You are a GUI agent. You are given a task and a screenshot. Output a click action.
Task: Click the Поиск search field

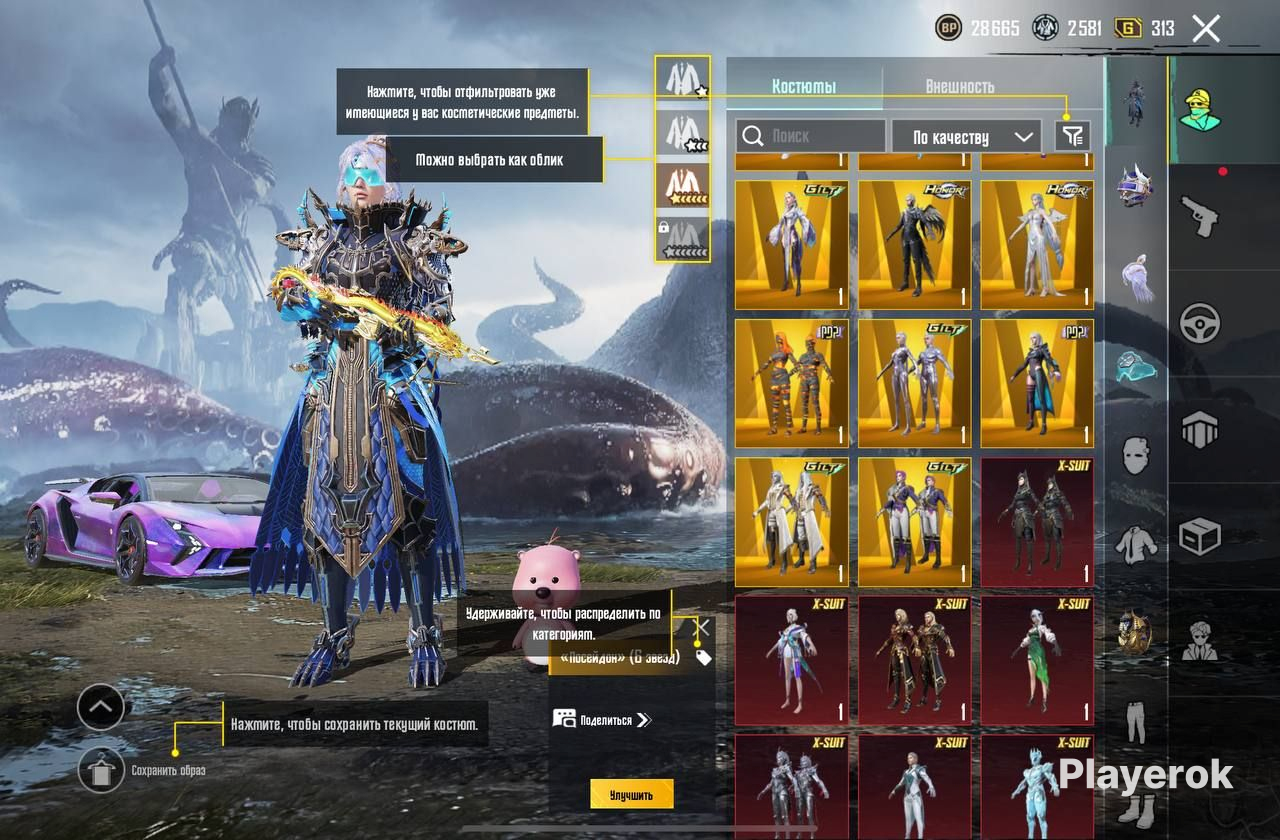pyautogui.click(x=811, y=136)
